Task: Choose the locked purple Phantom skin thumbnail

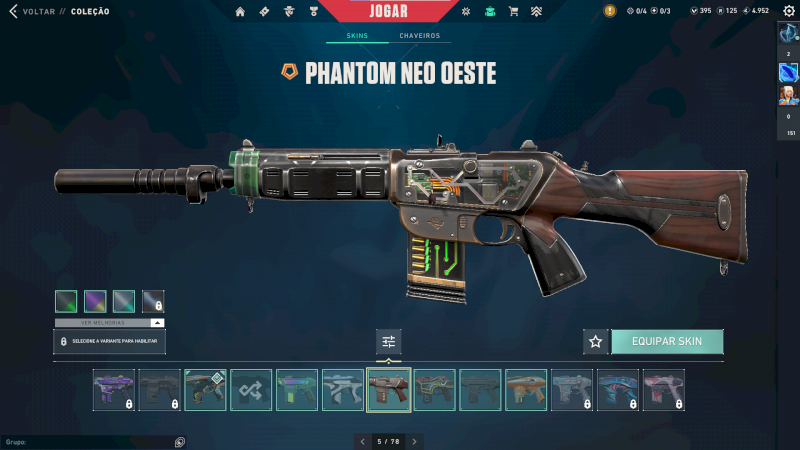Action: point(113,390)
